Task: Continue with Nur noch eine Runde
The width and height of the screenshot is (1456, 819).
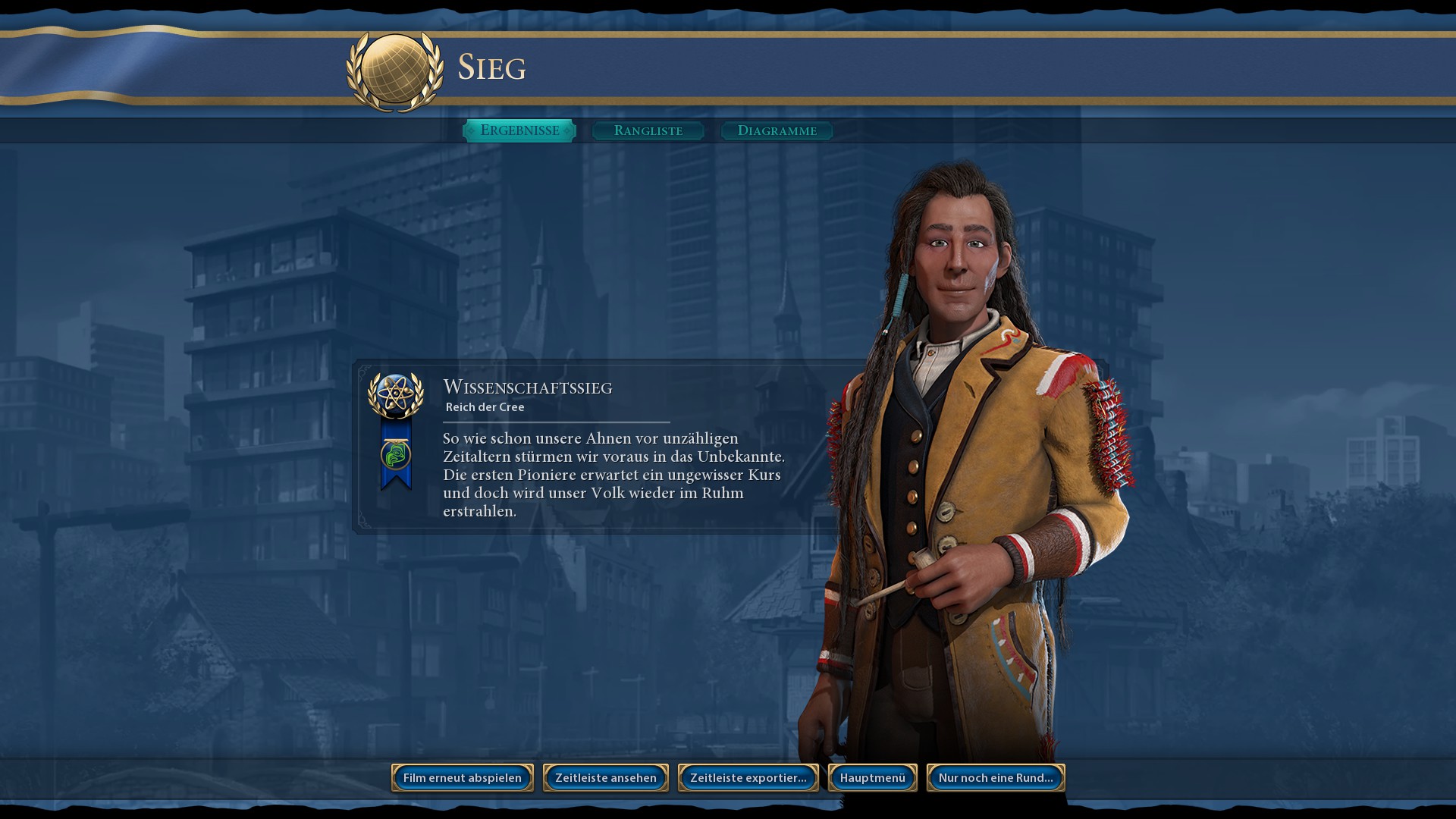Action: (996, 777)
